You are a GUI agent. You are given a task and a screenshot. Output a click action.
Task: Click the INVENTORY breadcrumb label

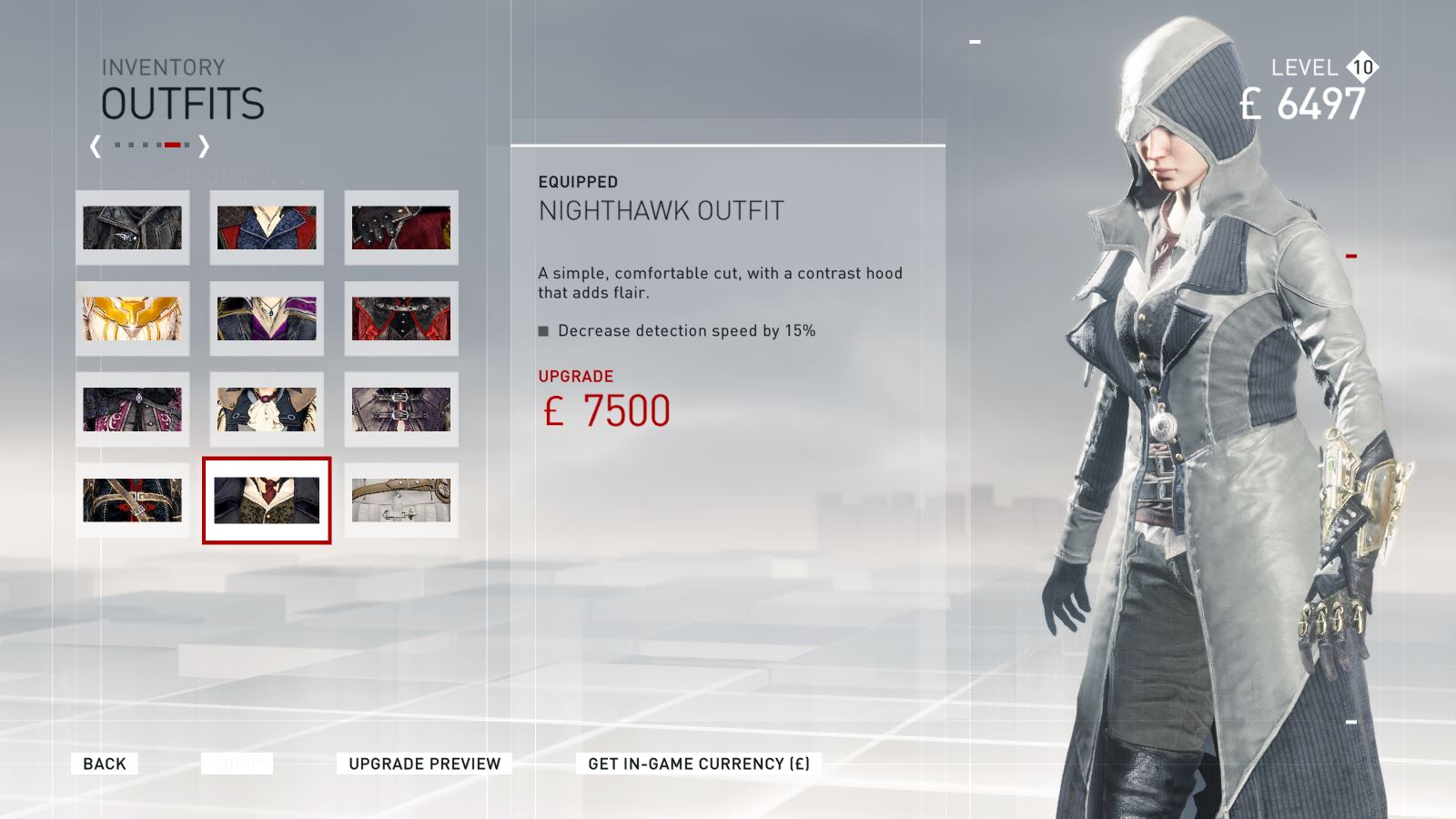click(164, 66)
